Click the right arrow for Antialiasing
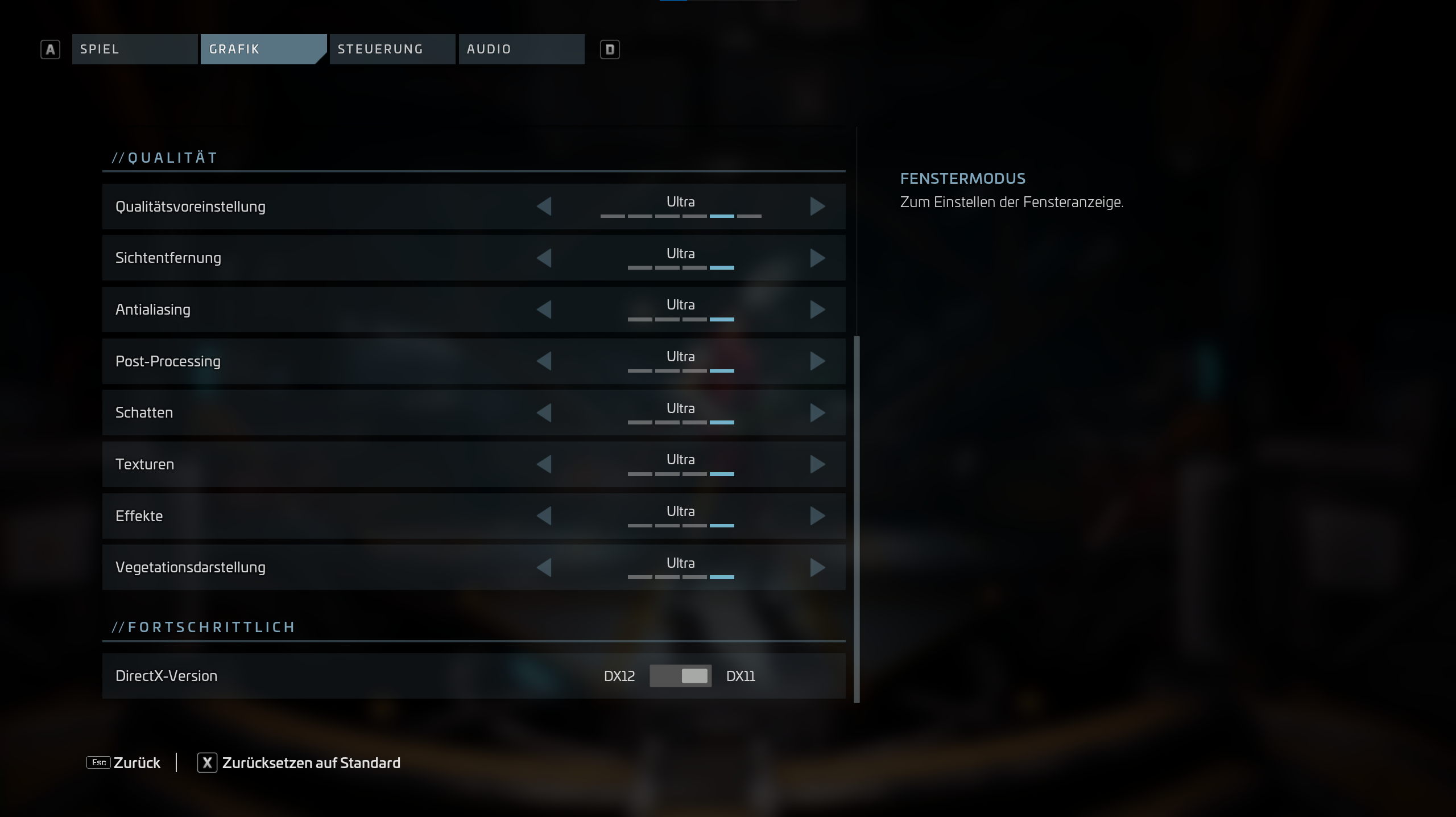 817,310
